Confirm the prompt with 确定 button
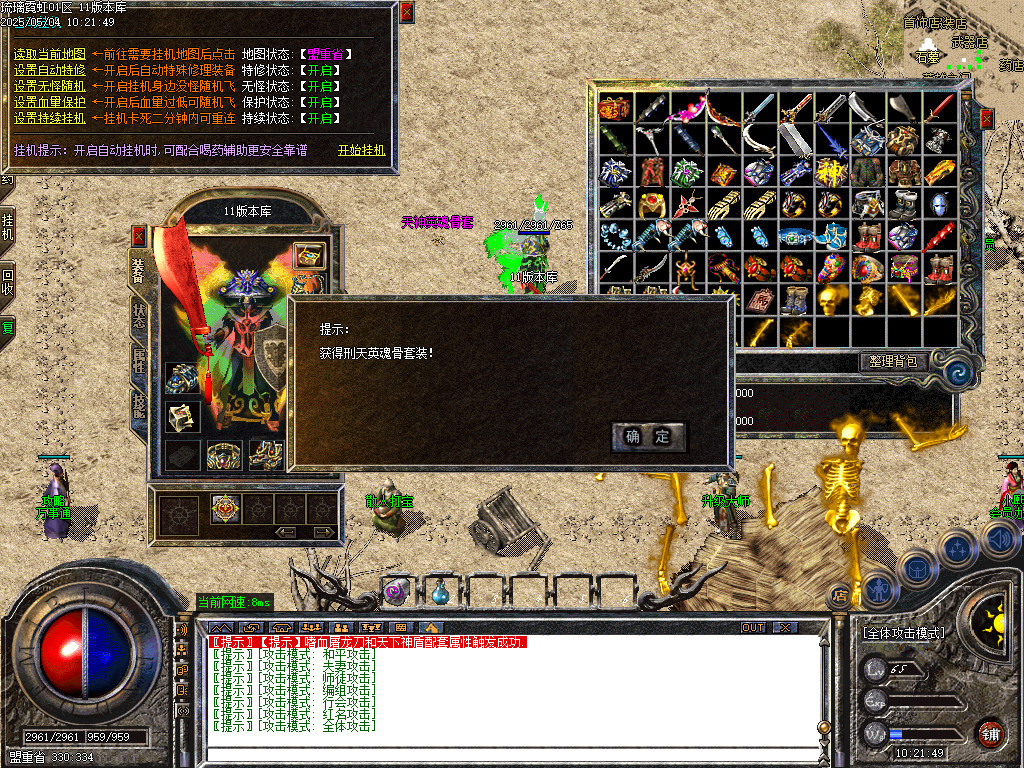1024x768 pixels. tap(648, 437)
